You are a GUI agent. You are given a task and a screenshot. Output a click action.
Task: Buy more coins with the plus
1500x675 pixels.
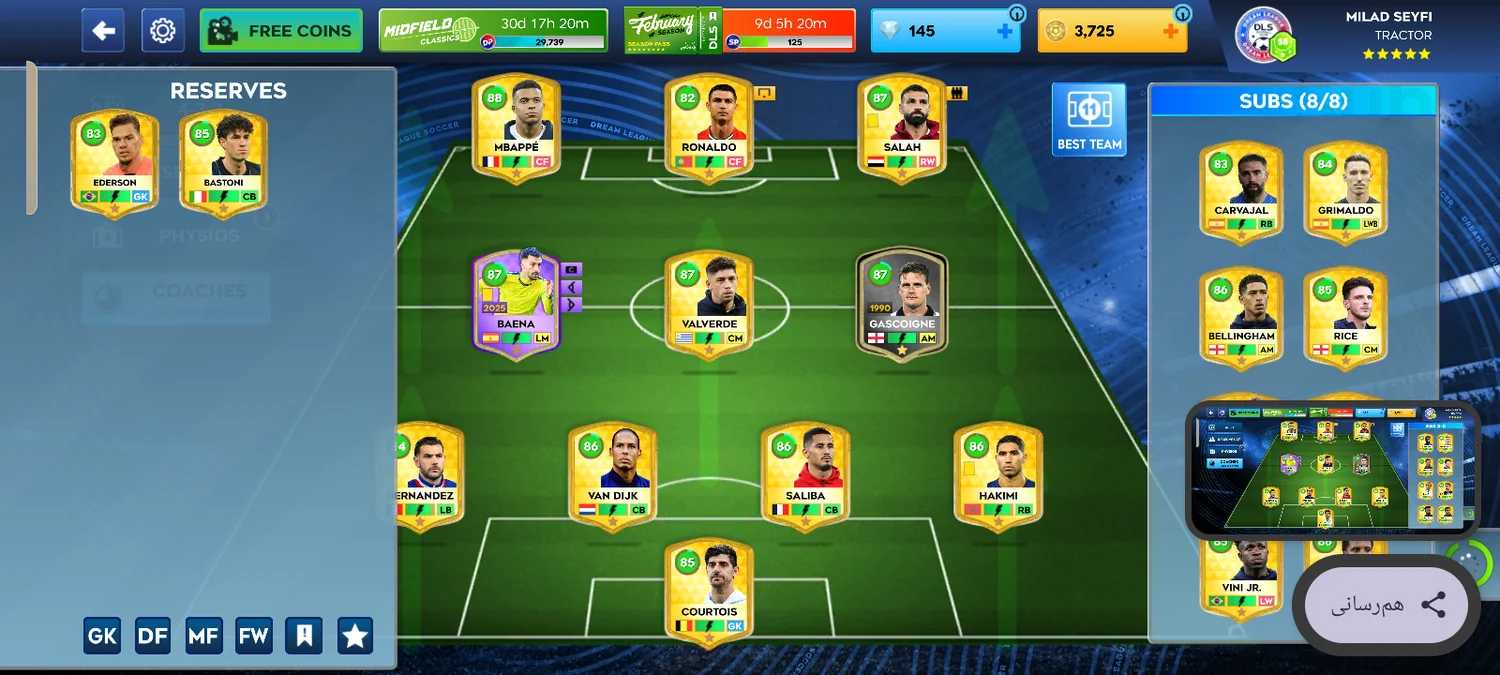pyautogui.click(x=1171, y=31)
